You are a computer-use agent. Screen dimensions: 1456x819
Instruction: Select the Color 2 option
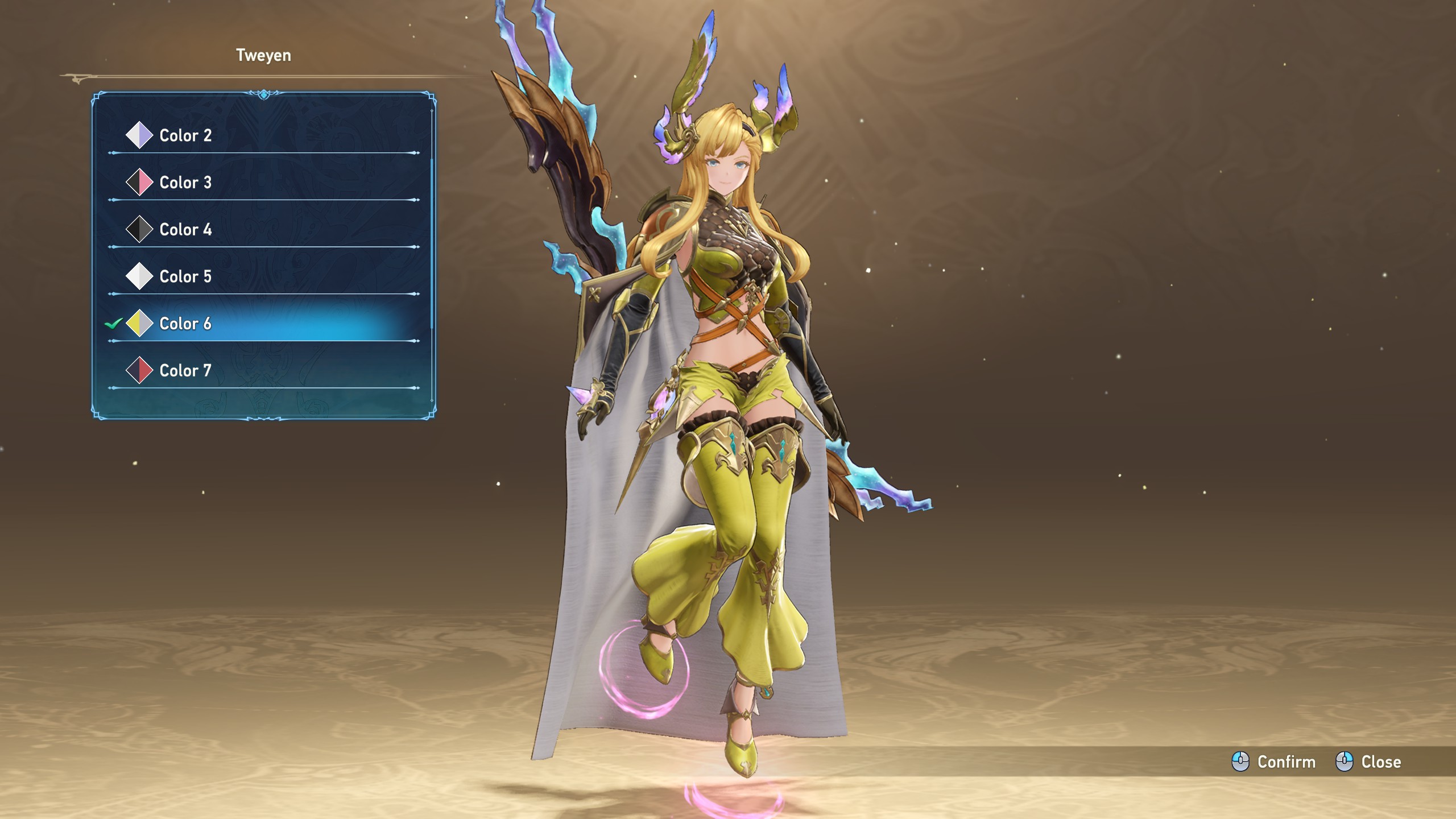click(x=185, y=135)
